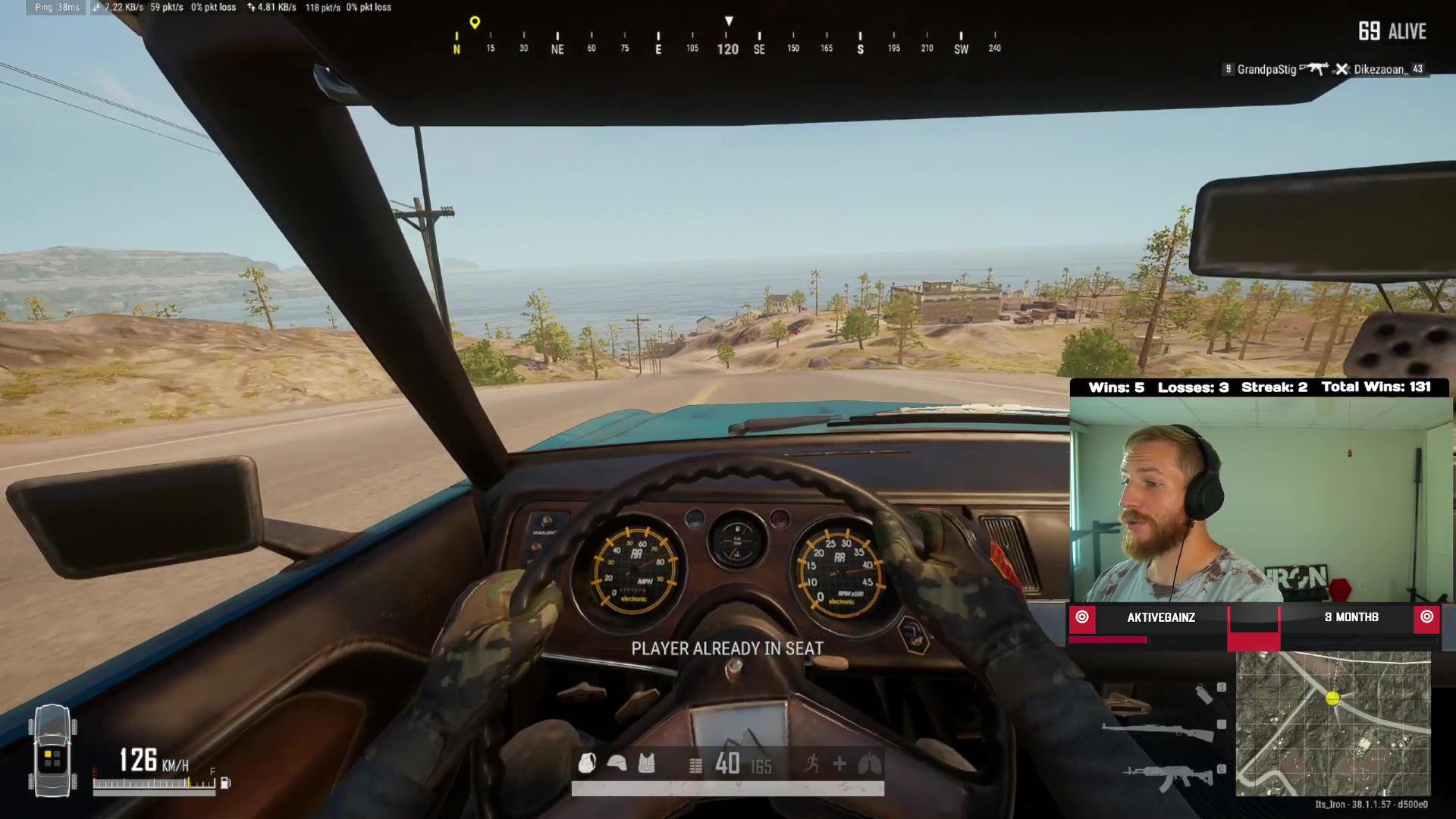Click the lungs breath status icon
This screenshot has height=819, width=1456.
coord(869,764)
